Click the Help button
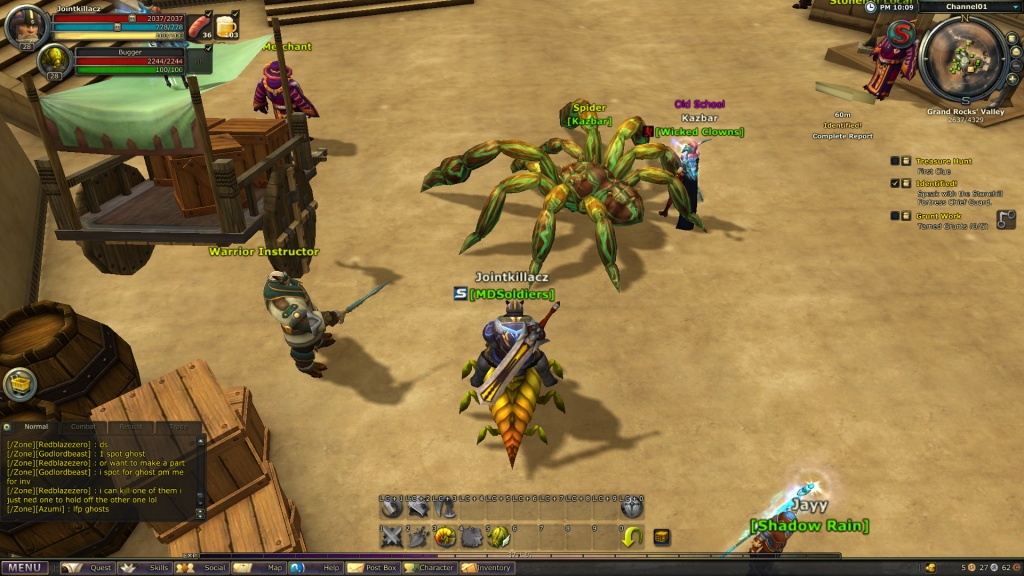The height and width of the screenshot is (576, 1024). 319,568
